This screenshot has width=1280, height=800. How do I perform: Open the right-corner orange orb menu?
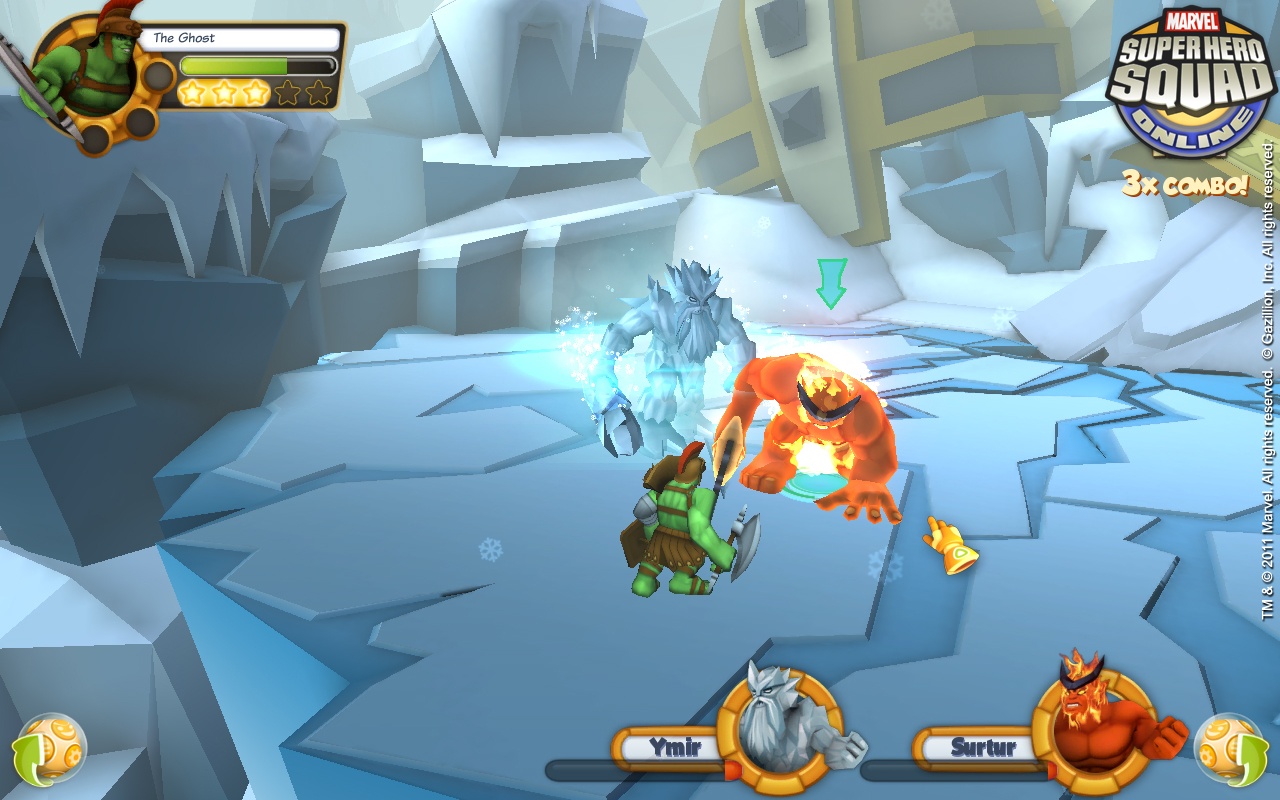pyautogui.click(x=1228, y=748)
